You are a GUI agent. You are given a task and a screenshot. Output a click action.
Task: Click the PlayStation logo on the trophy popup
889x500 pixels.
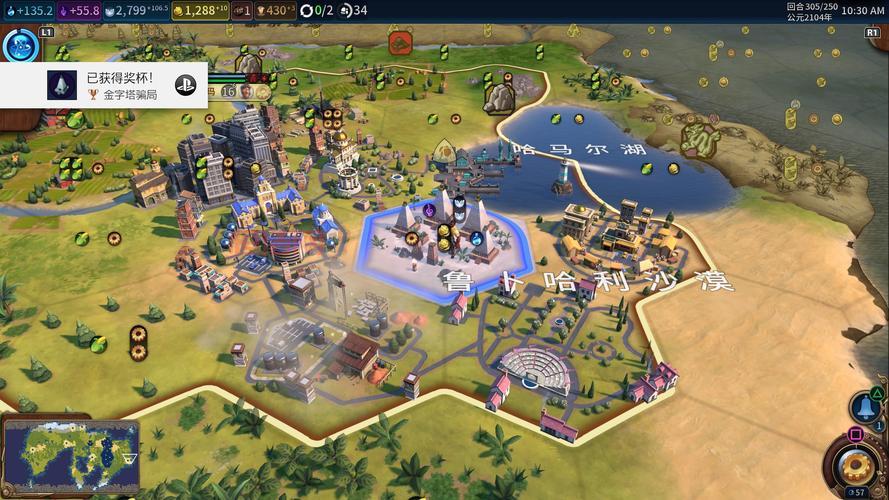[x=185, y=85]
